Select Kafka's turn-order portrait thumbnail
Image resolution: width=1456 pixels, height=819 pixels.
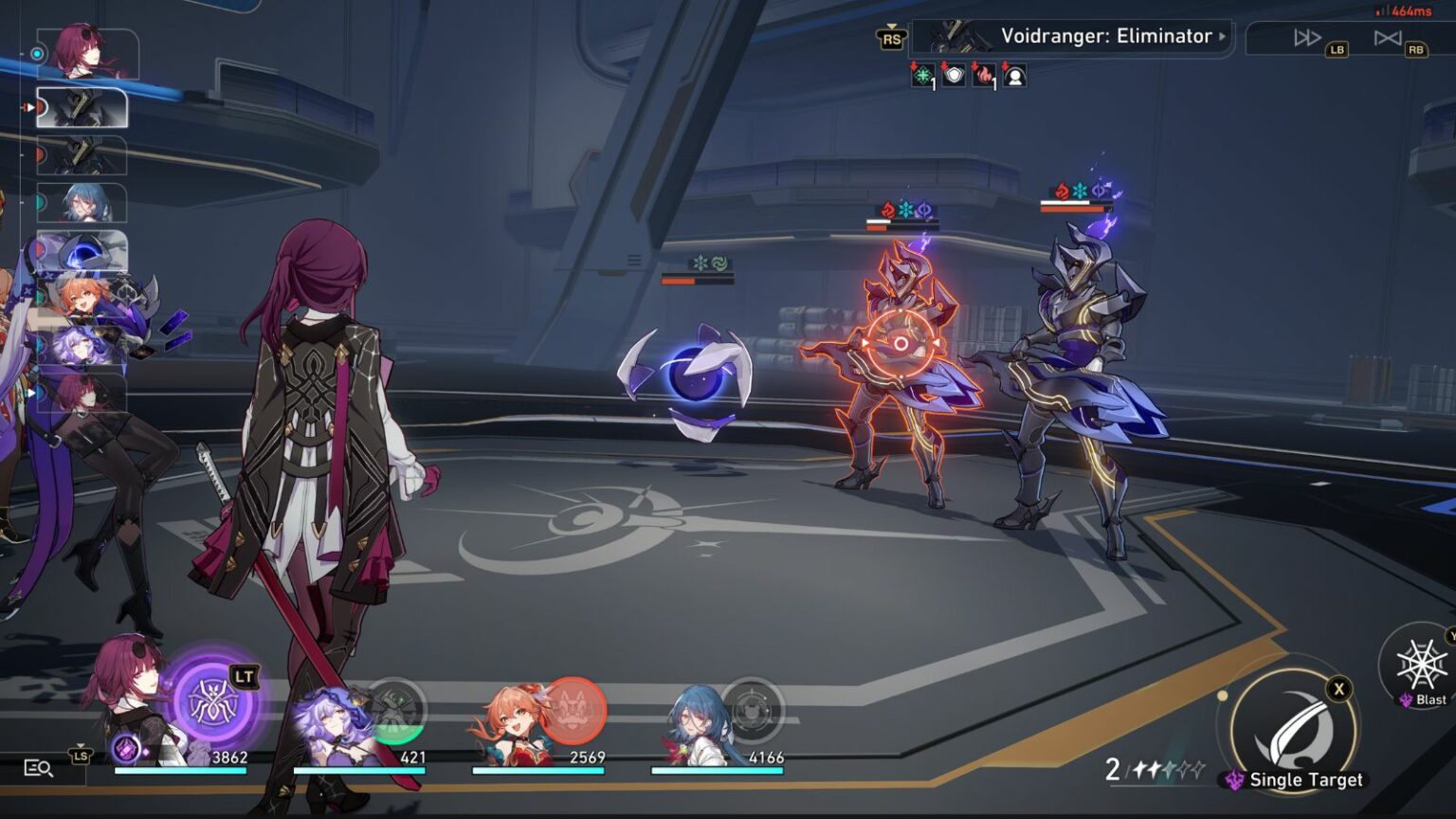click(x=81, y=52)
